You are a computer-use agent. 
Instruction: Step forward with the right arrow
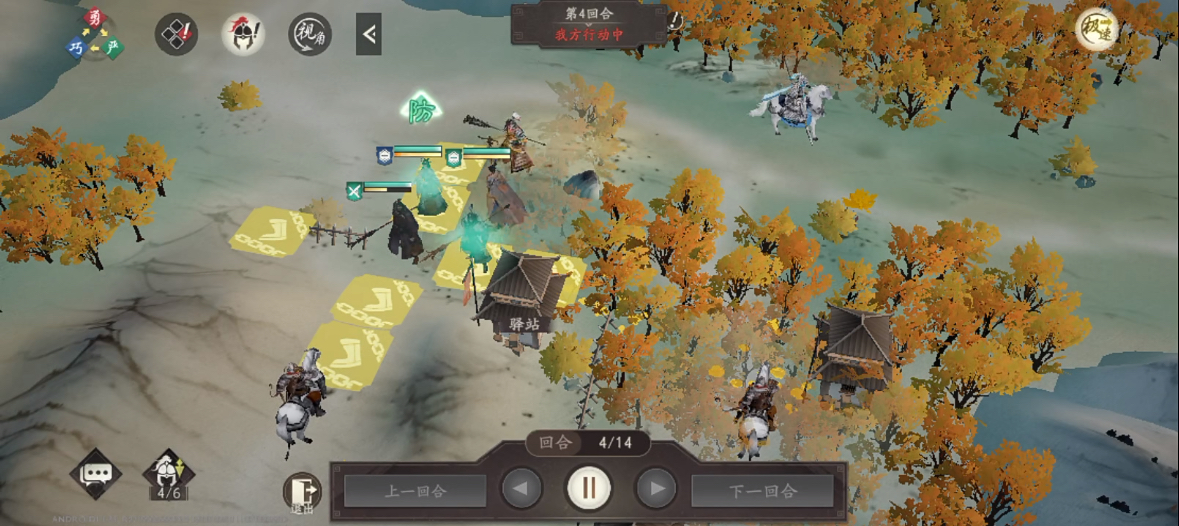(x=656, y=489)
